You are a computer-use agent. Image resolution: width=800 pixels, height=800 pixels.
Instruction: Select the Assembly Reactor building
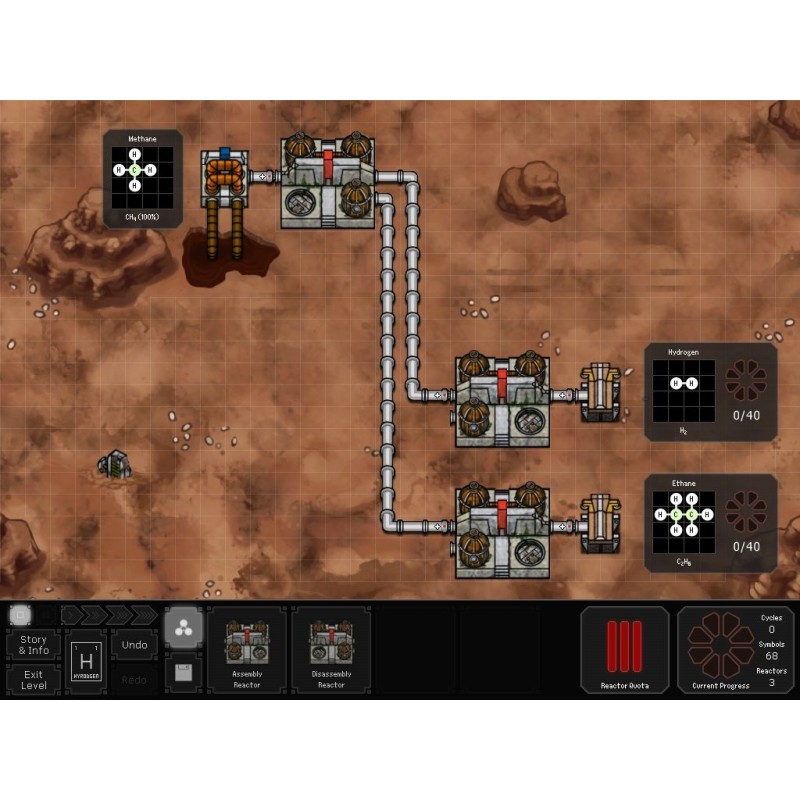pyautogui.click(x=246, y=649)
